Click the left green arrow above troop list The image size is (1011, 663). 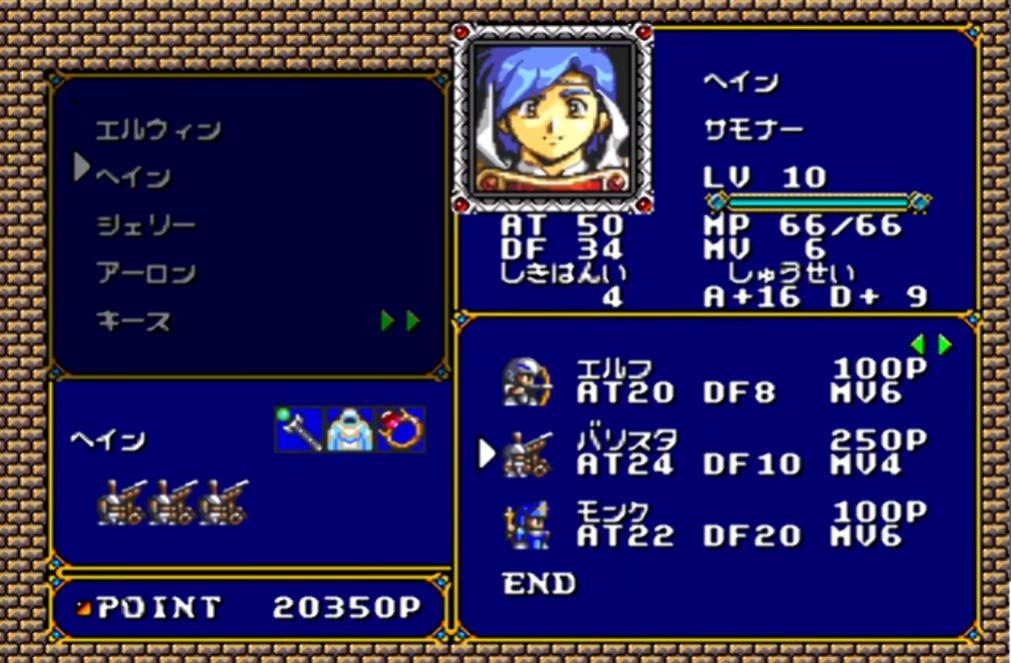pyautogui.click(x=918, y=344)
